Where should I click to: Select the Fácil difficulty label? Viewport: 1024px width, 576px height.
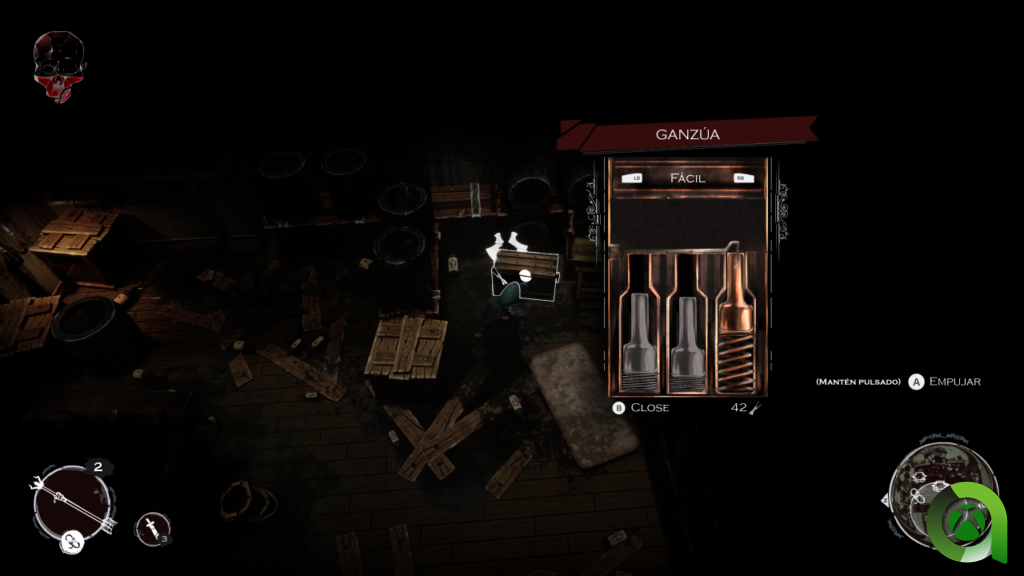pyautogui.click(x=687, y=178)
